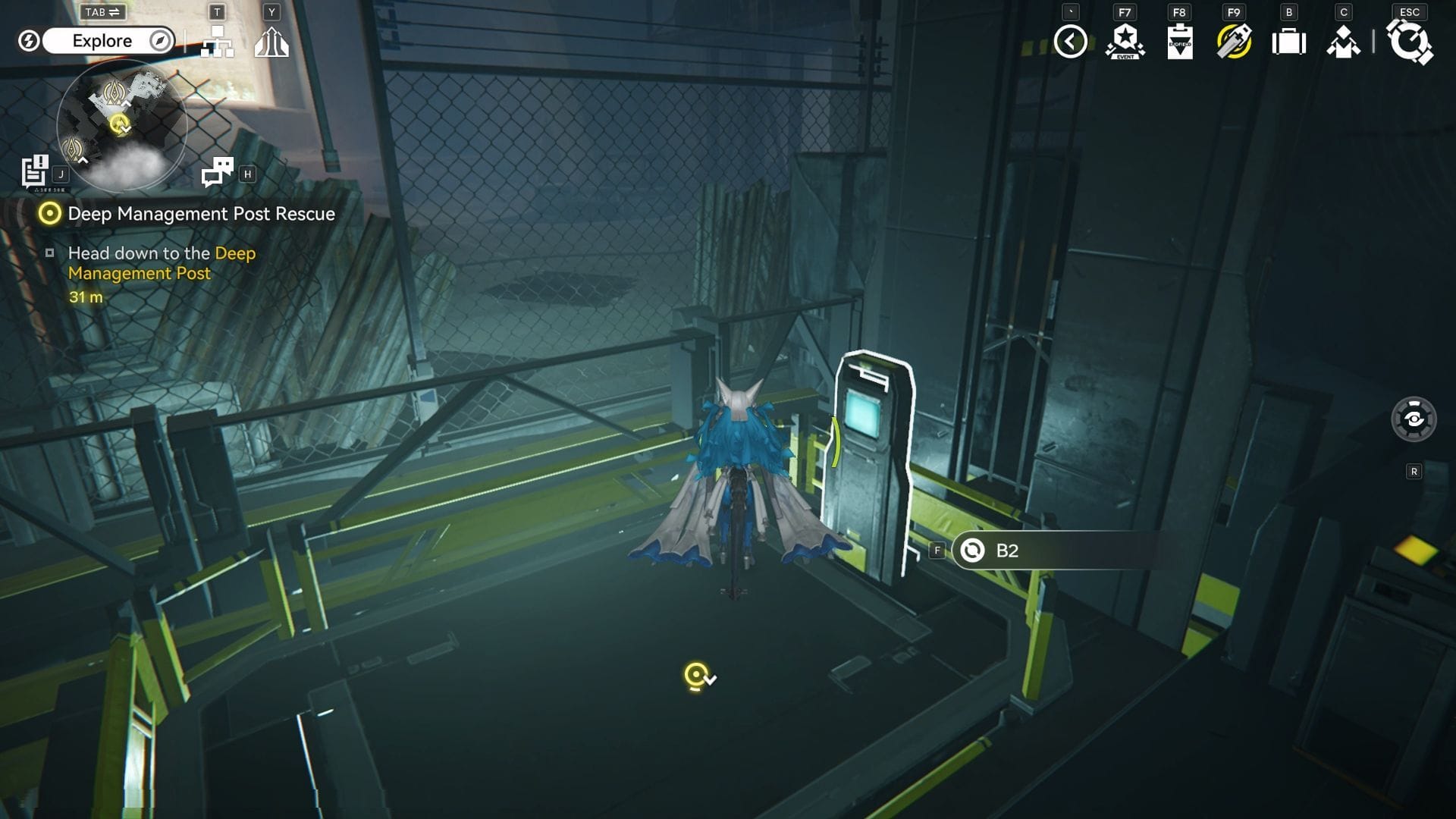Open the main system menu icon
The height and width of the screenshot is (819, 1456).
[1410, 42]
